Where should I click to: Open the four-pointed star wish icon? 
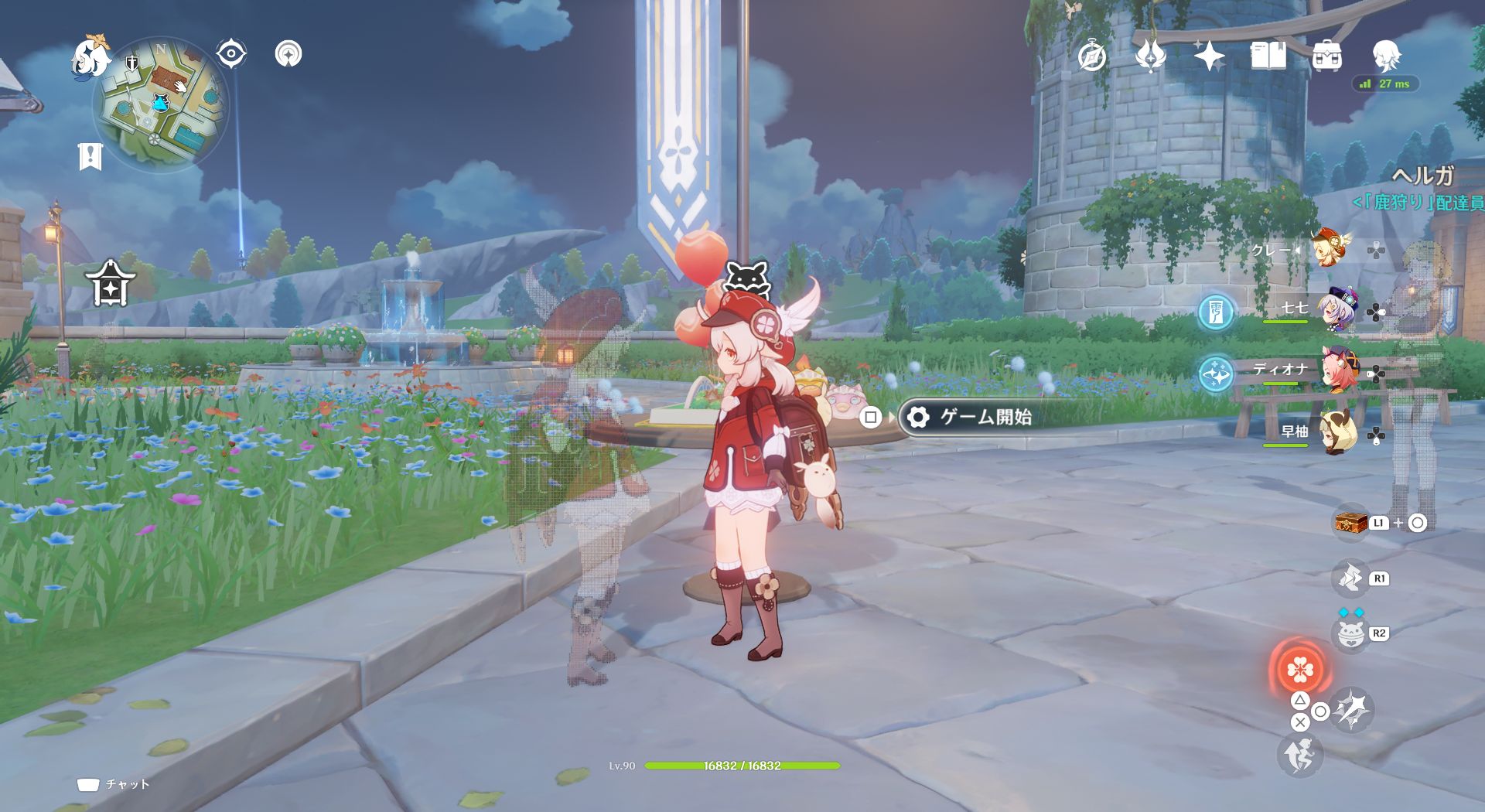coord(1209,56)
